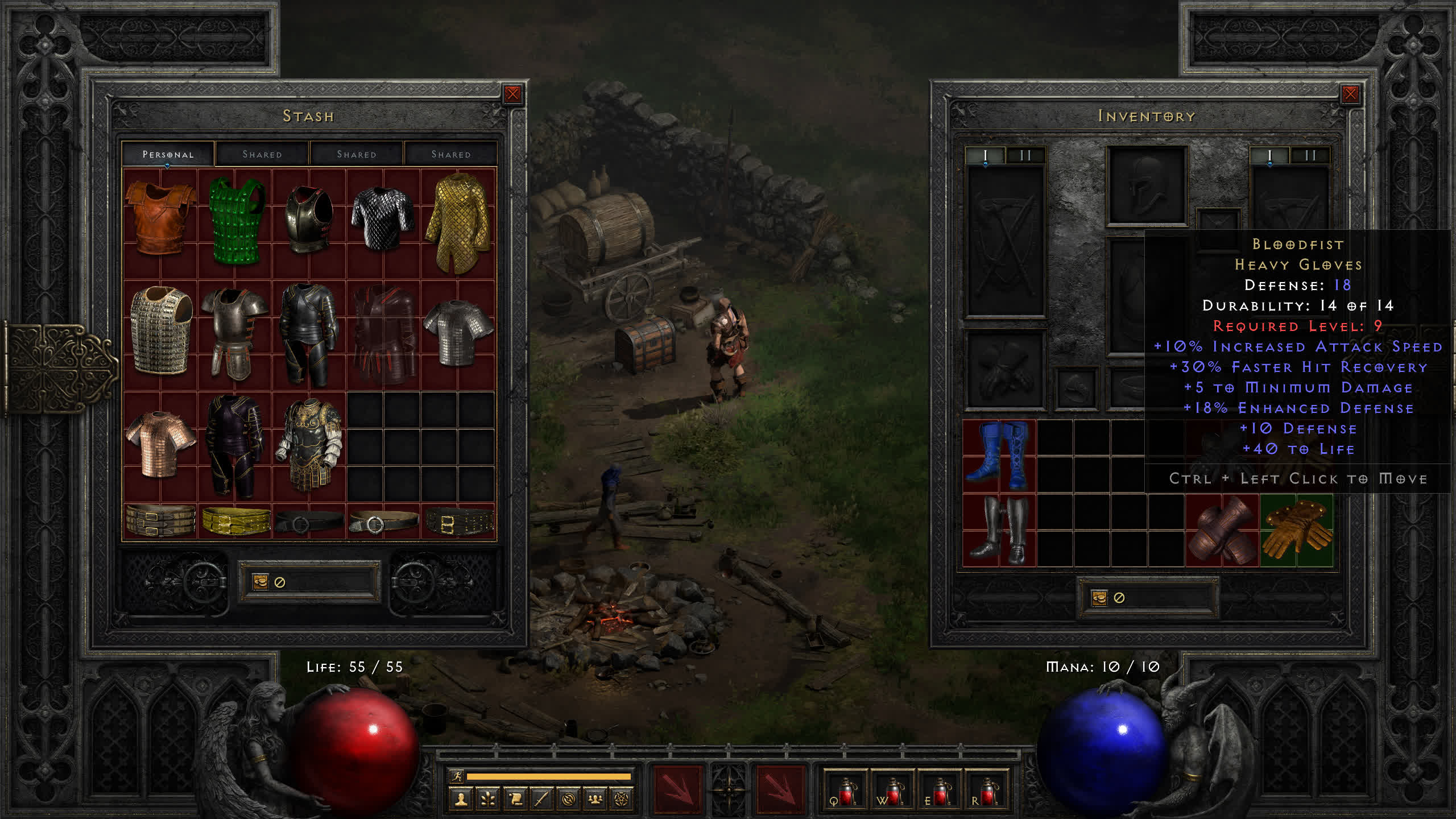Select the golden chain mail coat

458,222
